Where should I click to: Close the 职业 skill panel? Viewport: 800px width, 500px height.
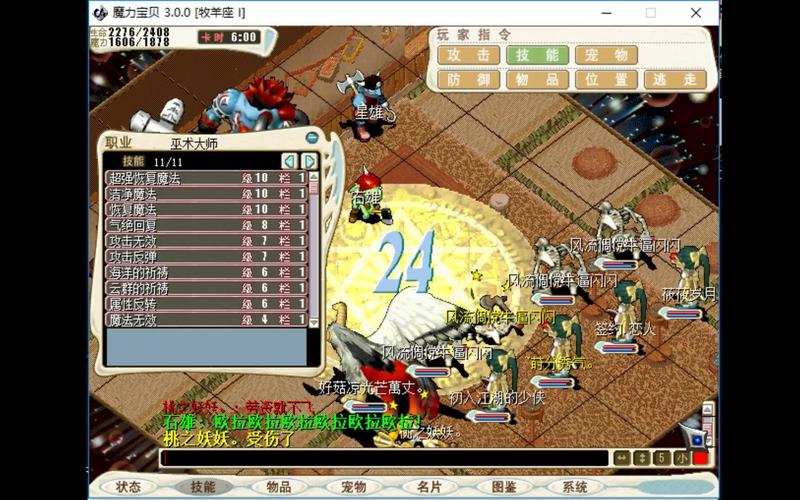[312, 138]
